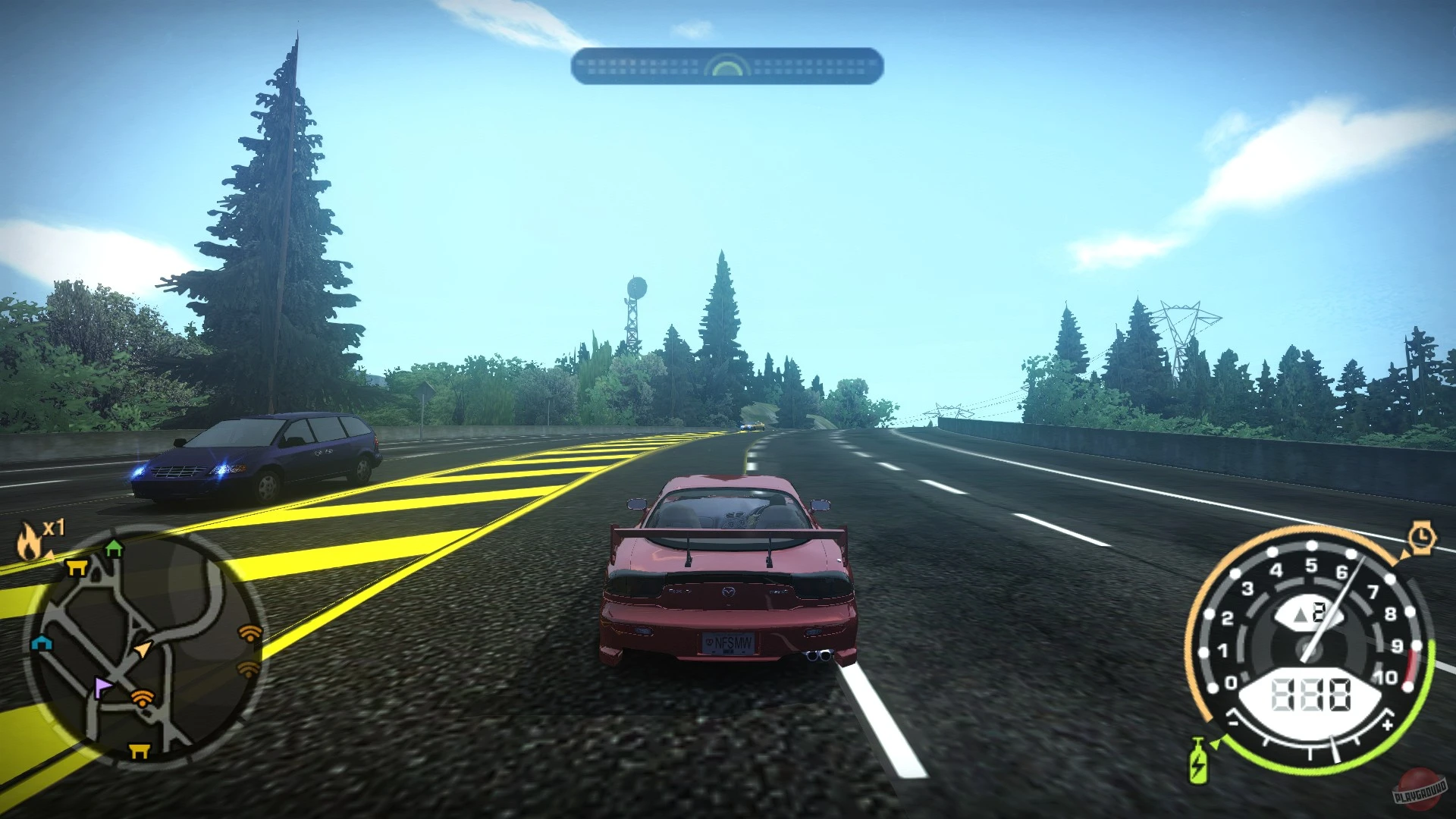Viewport: 1456px width, 819px height.
Task: Click the yellow race marker at minimap bottom
Action: coord(139,750)
